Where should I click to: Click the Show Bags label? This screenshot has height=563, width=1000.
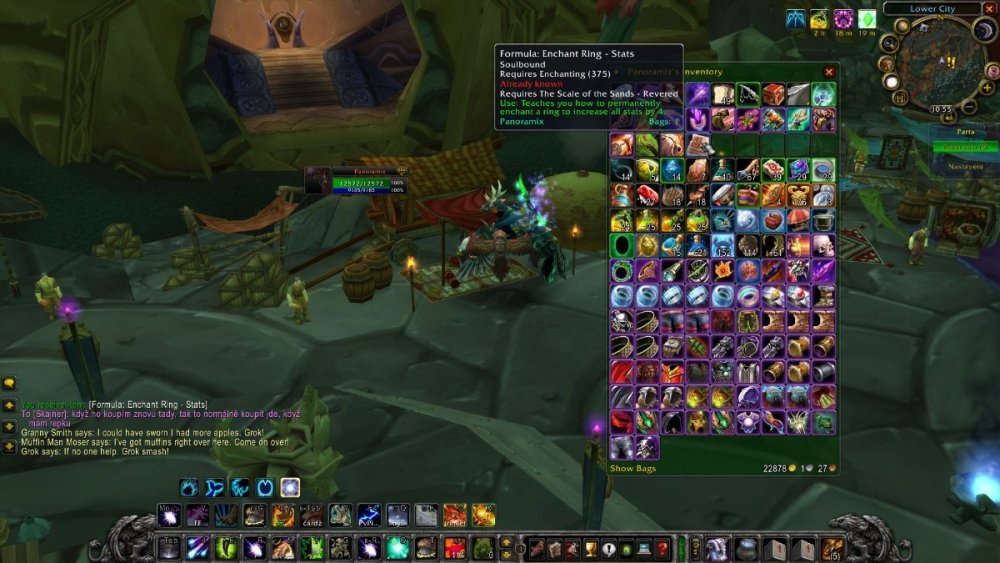pos(635,468)
